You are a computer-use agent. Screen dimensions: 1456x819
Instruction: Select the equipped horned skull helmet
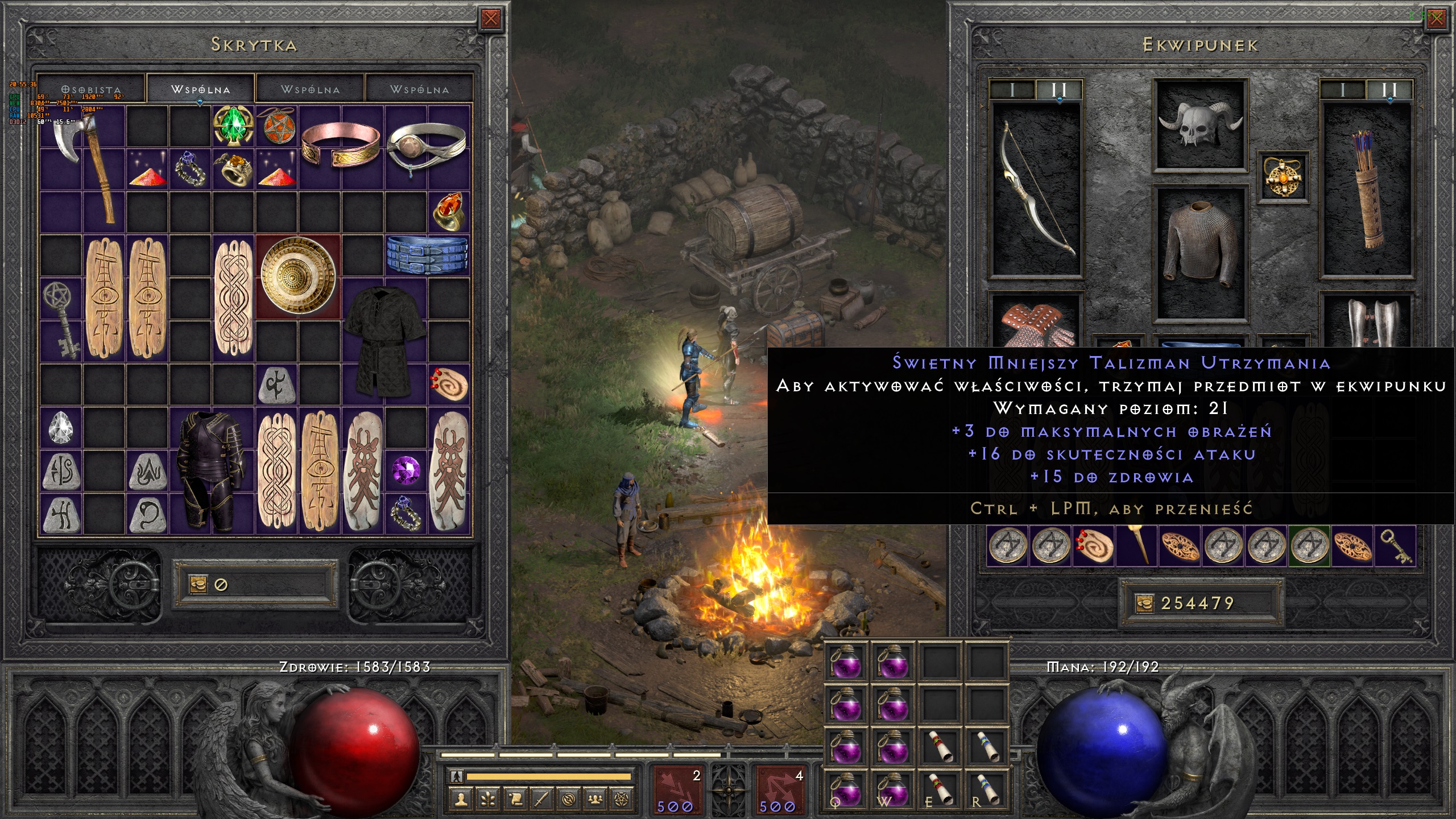coord(1200,124)
